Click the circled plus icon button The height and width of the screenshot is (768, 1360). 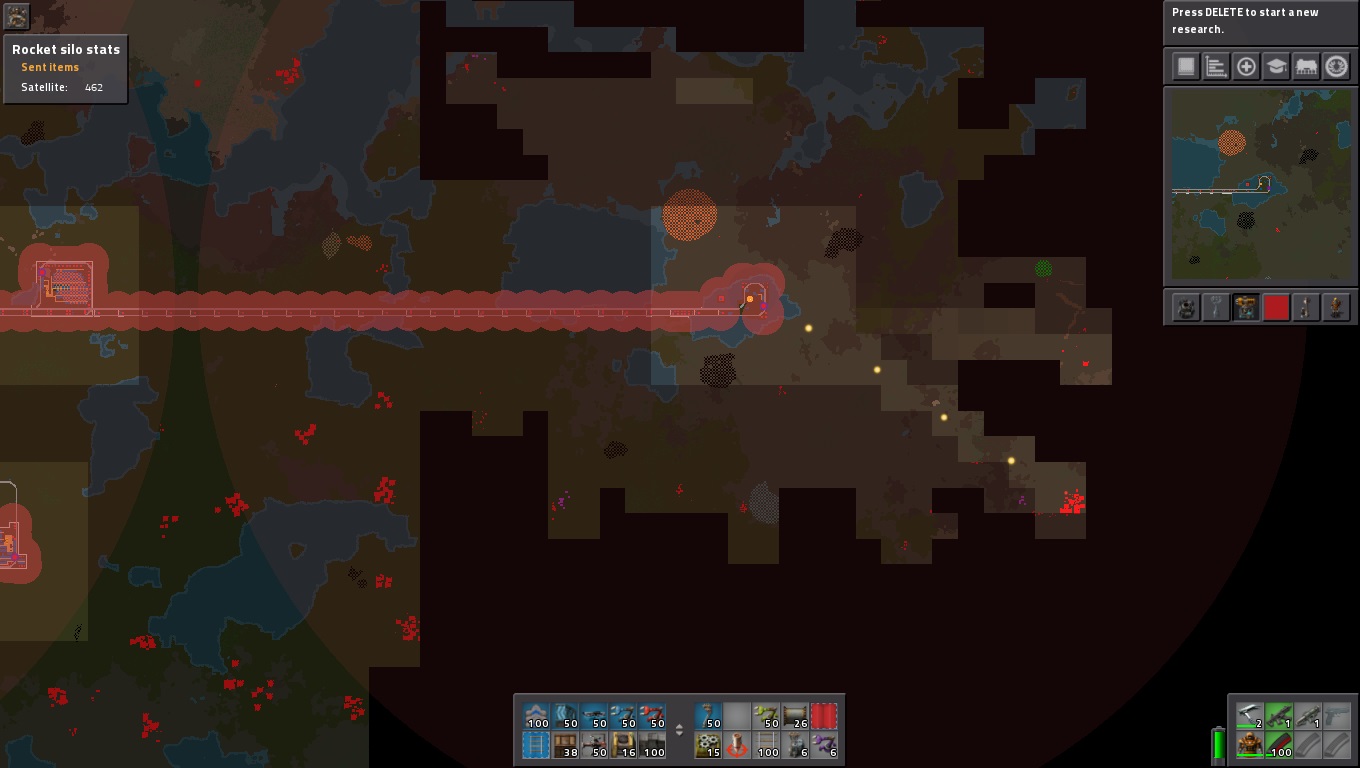point(1246,67)
